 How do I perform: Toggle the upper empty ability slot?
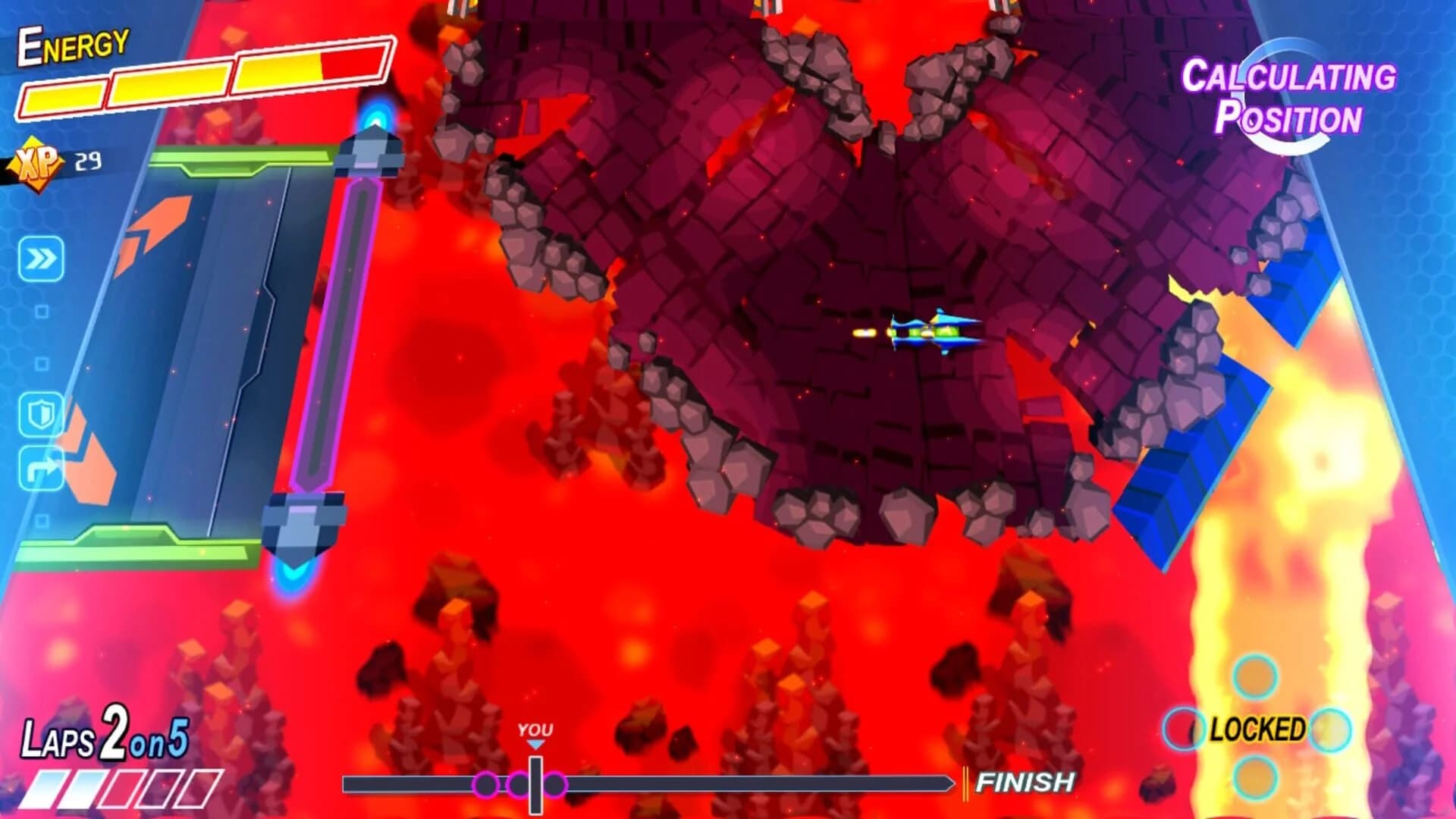(x=40, y=311)
